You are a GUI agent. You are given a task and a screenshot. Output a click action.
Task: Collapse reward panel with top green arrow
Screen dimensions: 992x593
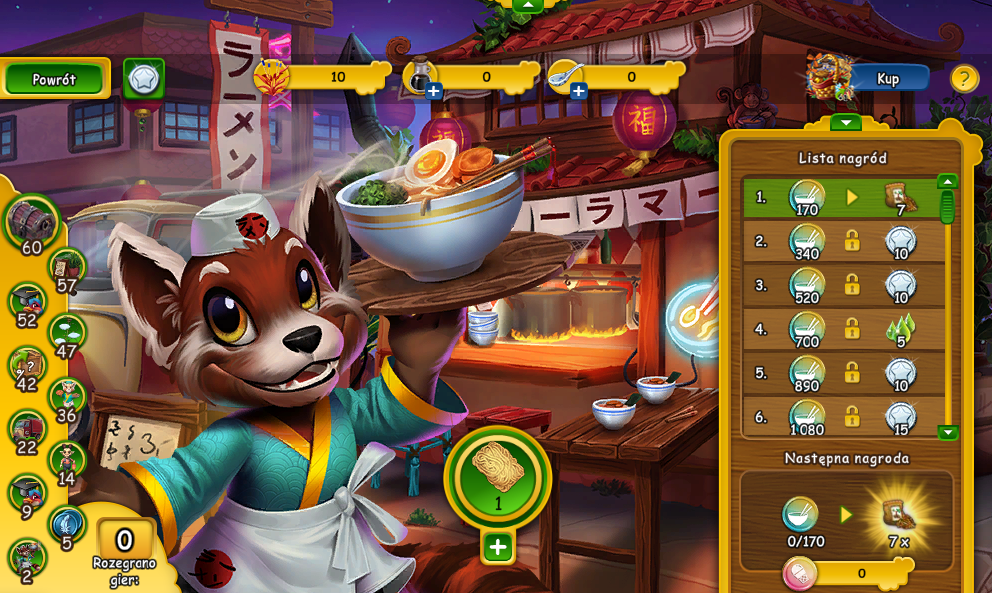[x=846, y=123]
